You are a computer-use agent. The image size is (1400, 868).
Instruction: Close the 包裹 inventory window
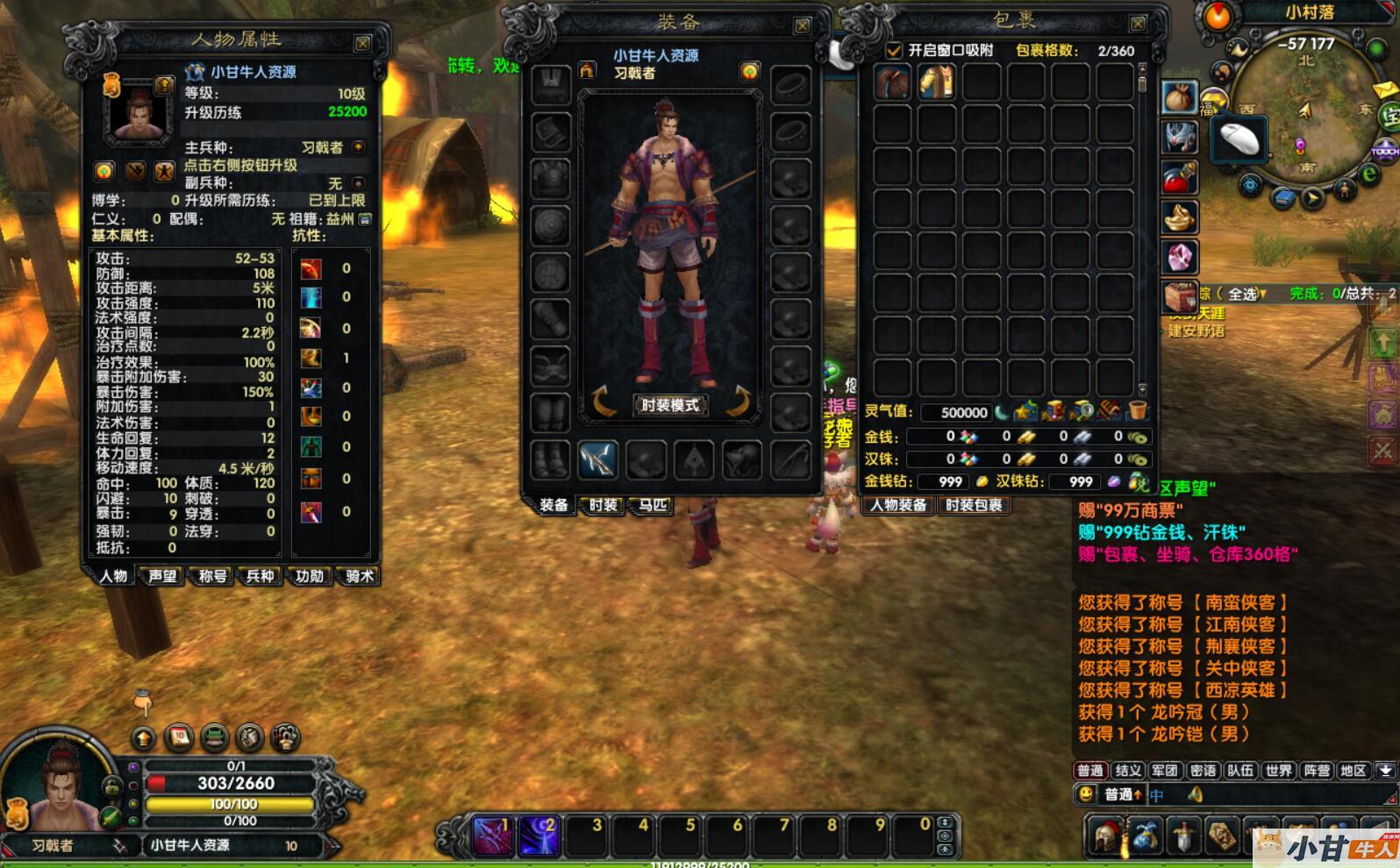pos(1138,24)
